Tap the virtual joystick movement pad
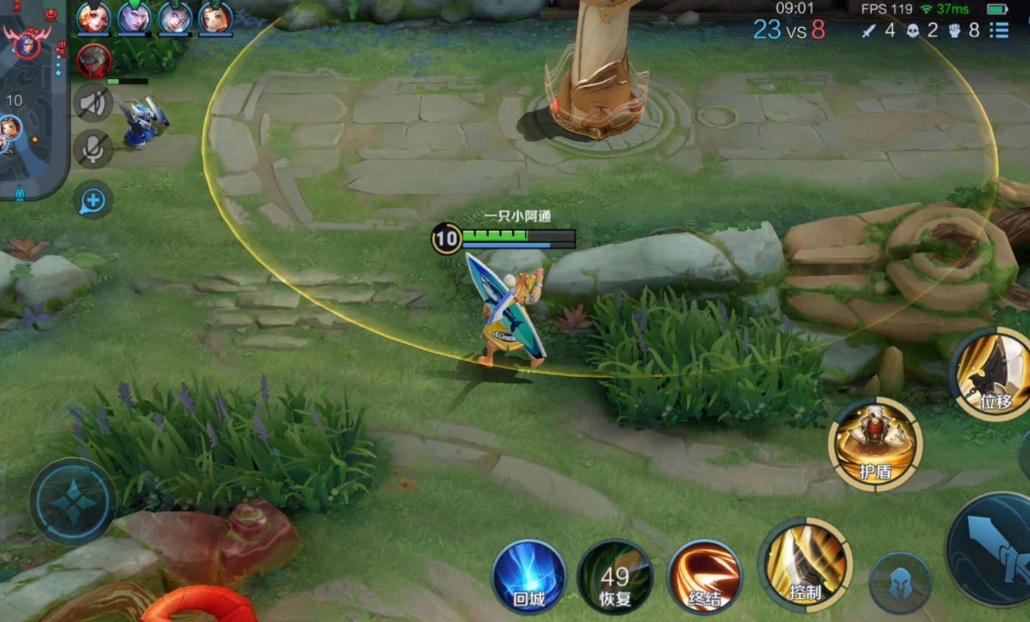1030x622 pixels. [x=72, y=501]
